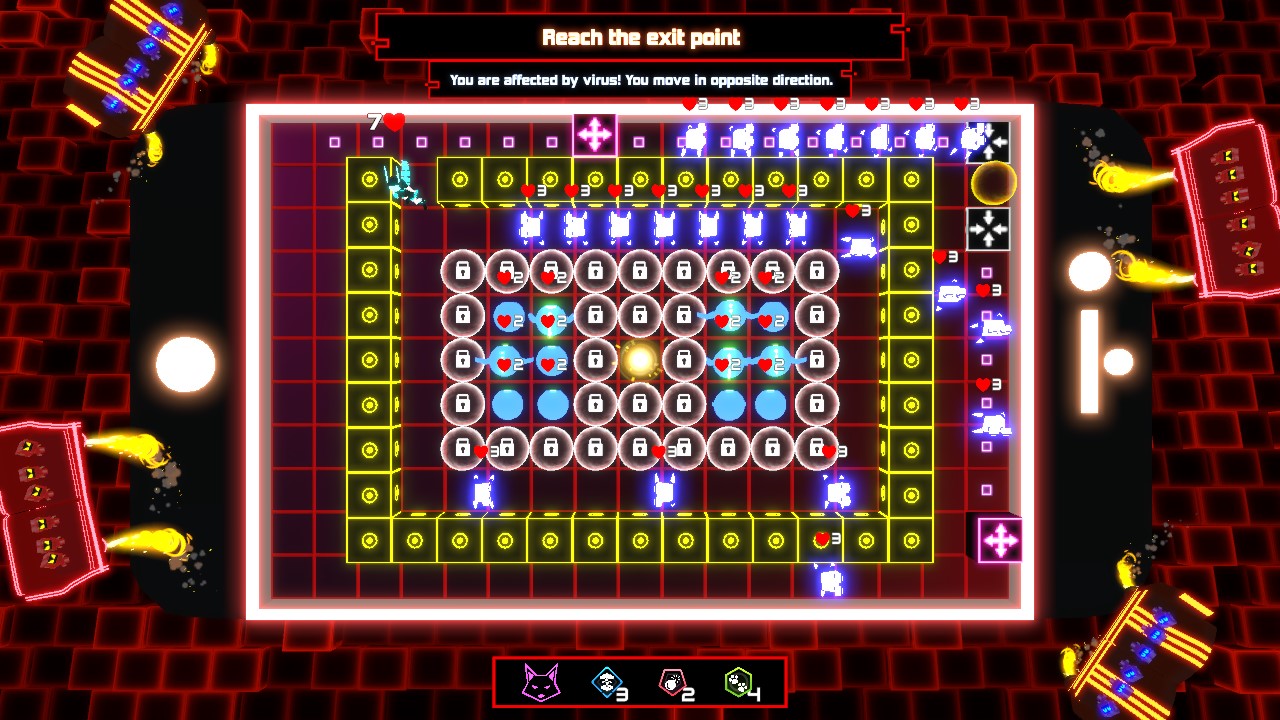The height and width of the screenshot is (720, 1280).
Task: Click the heart counter showing 7
Action: pyautogui.click(x=383, y=120)
